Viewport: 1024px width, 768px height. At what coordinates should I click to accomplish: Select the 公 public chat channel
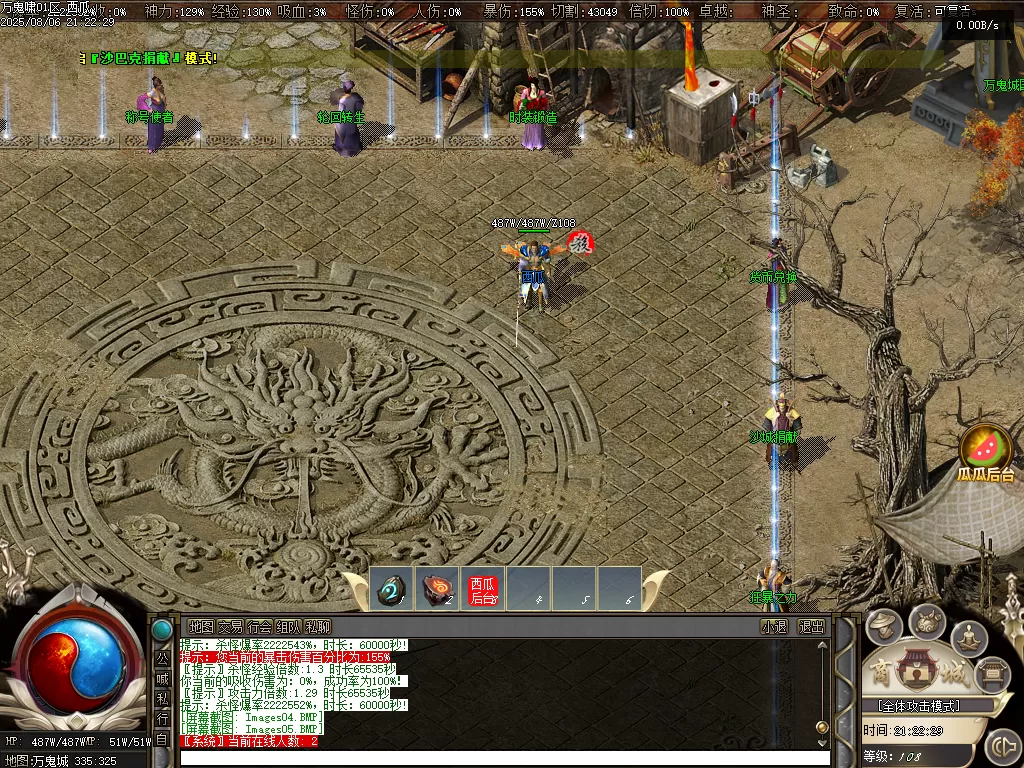tap(162, 659)
